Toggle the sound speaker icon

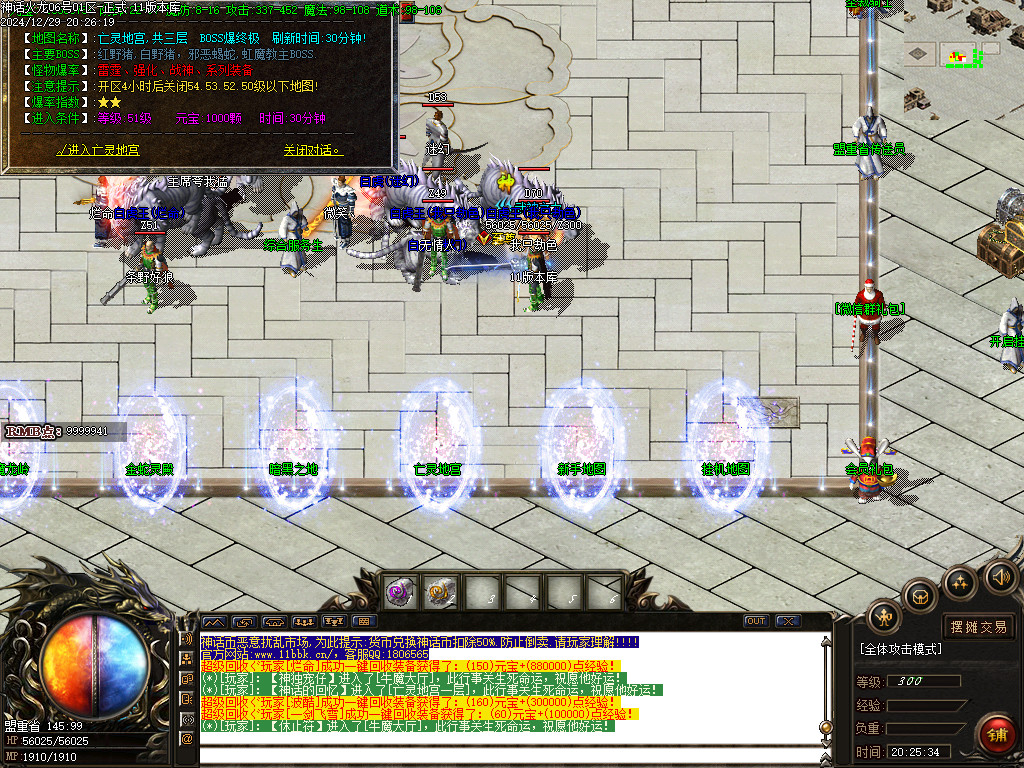click(1001, 576)
